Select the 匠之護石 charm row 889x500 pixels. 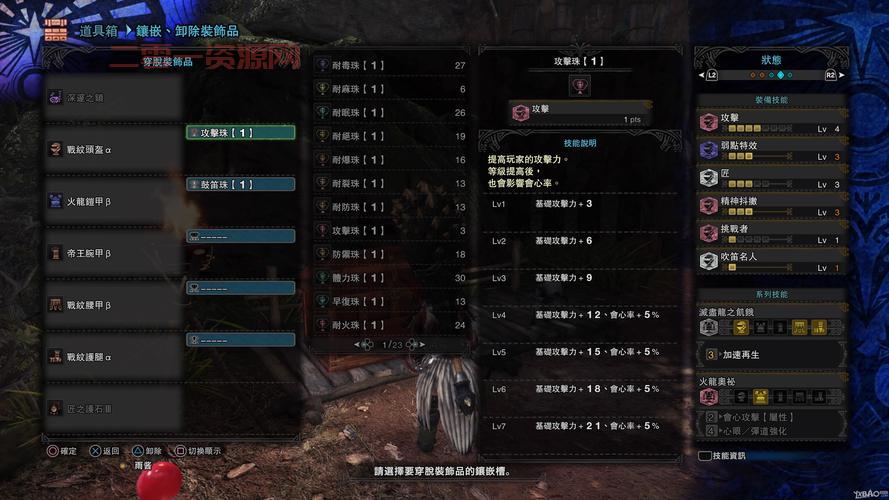point(112,408)
